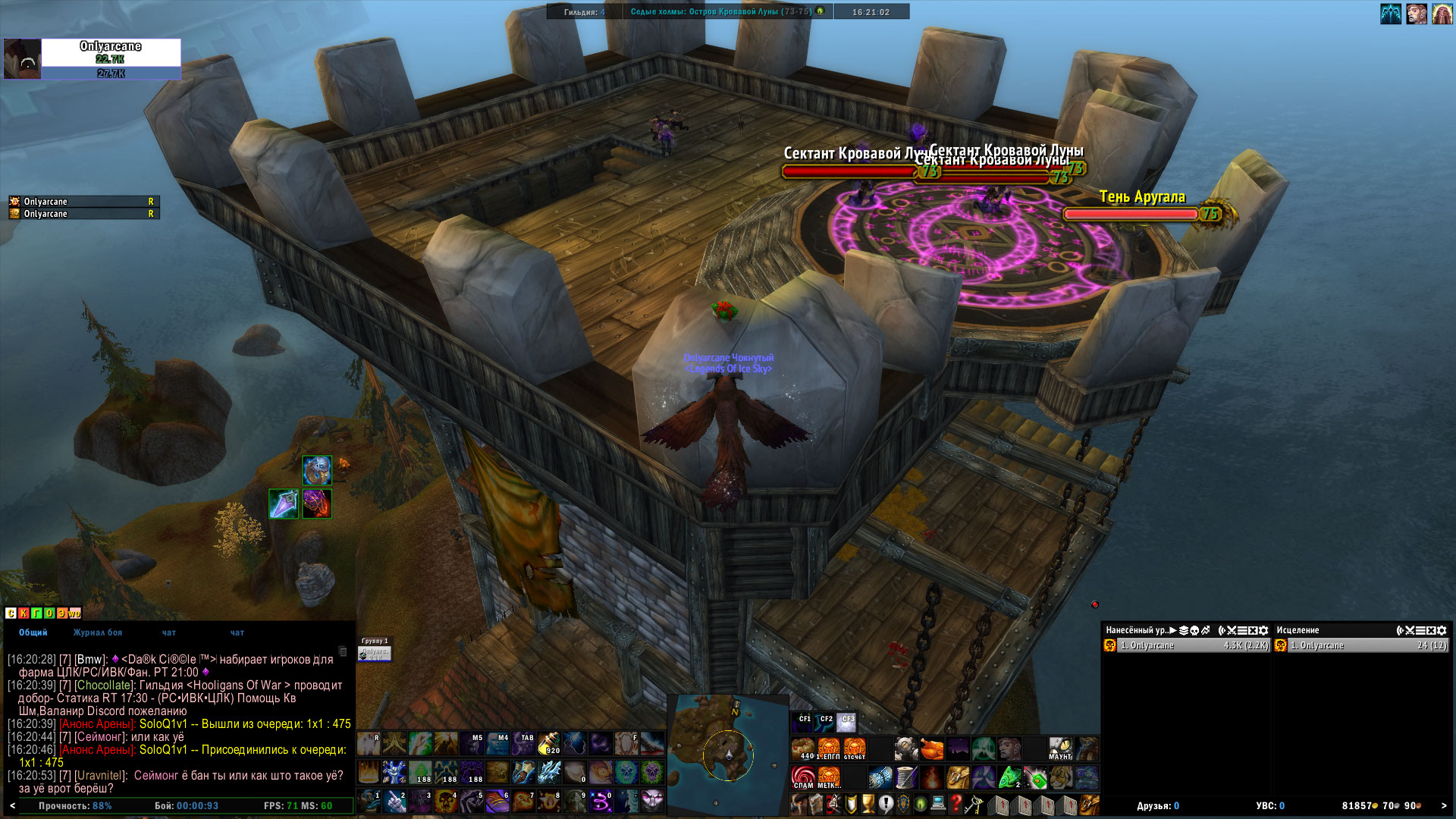Image resolution: width=1456 pixels, height=819 pixels.
Task: Click the top Onlyarcane damage meter row
Action: (1187, 645)
